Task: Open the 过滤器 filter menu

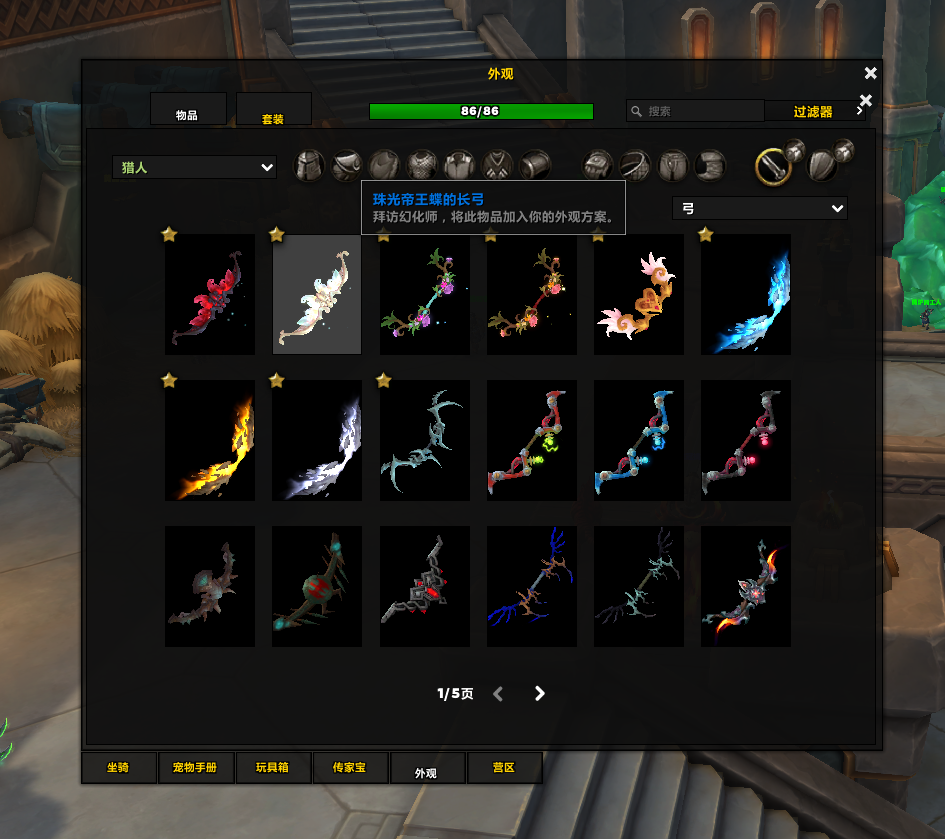Action: coord(812,112)
